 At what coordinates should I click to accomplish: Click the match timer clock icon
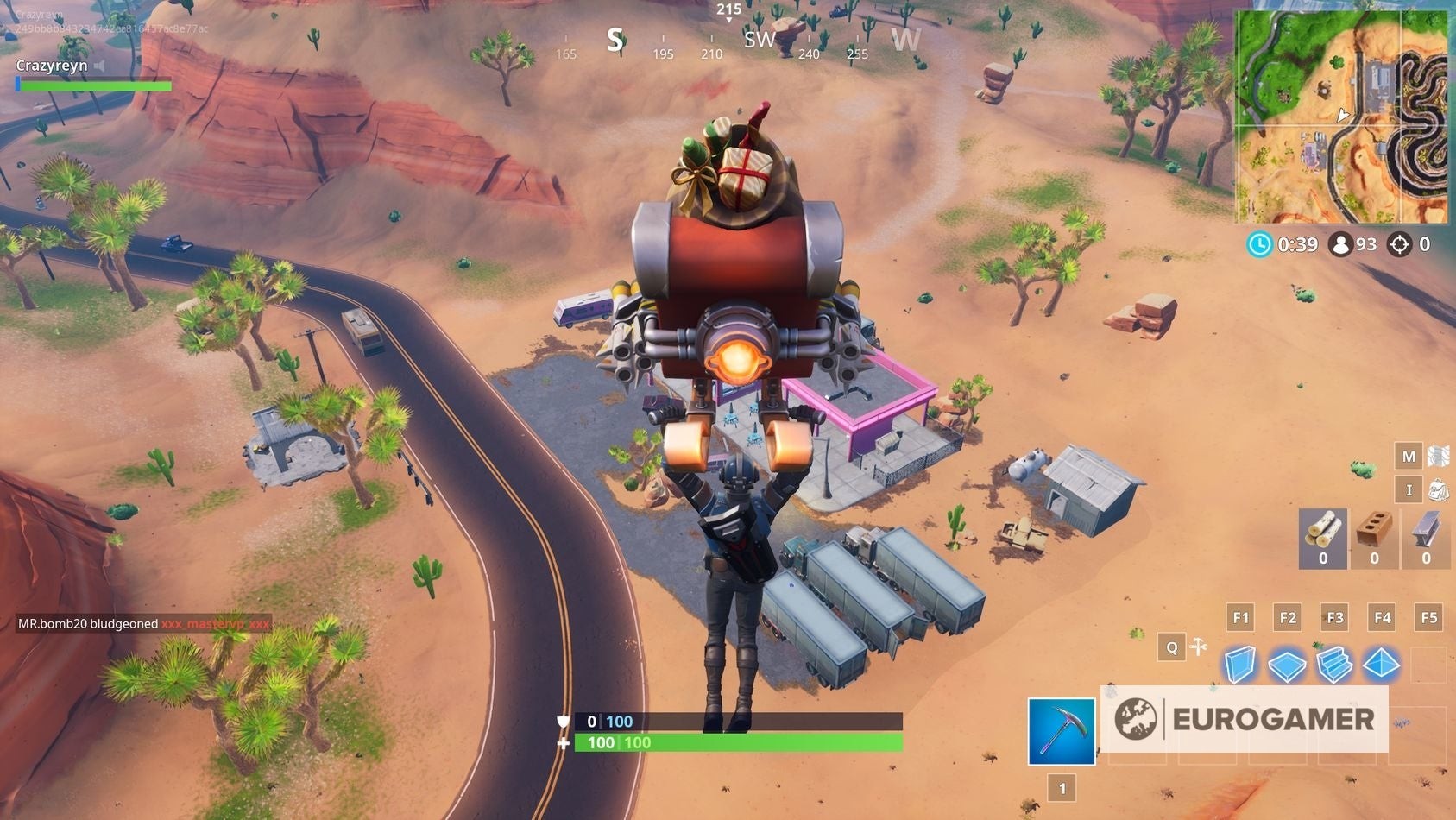point(1260,245)
